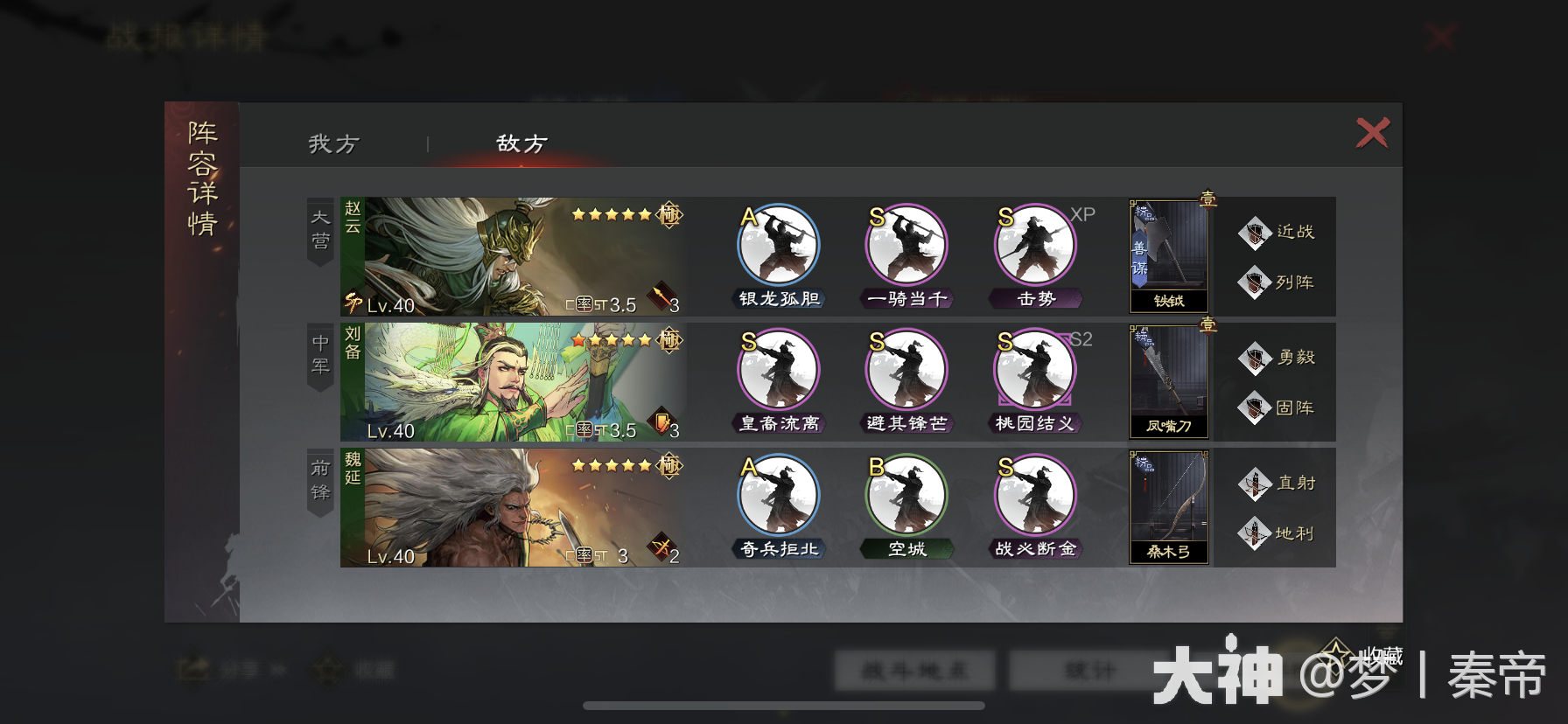Screen dimensions: 1568x724
Task: Open the 战火断金 skill icon
Action: tap(1032, 496)
